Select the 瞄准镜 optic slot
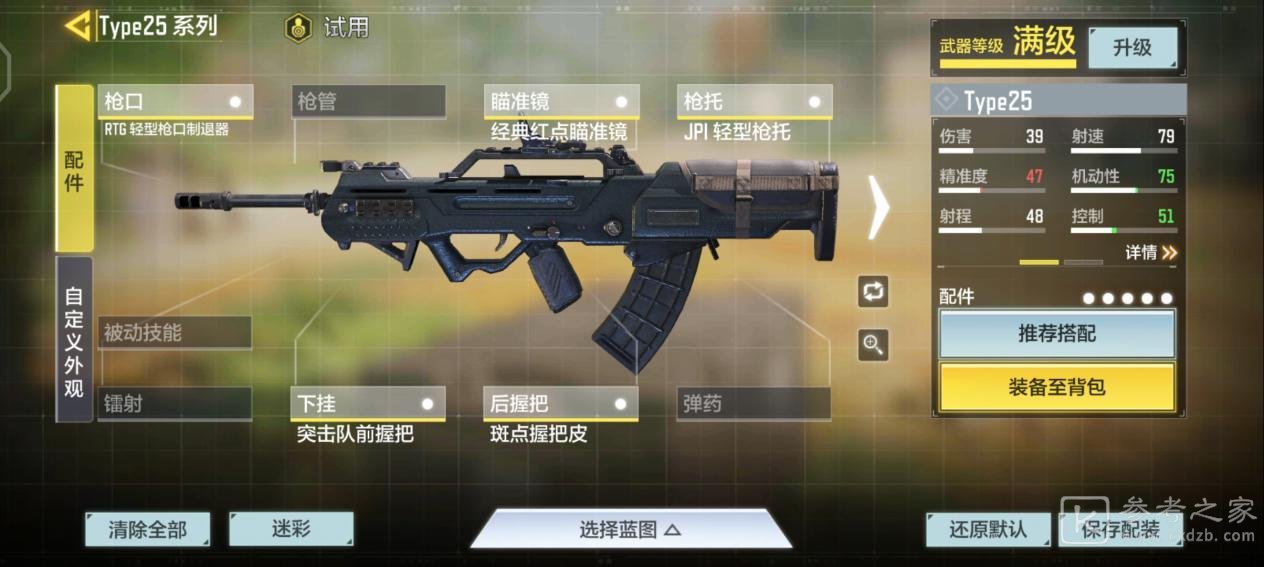Image resolution: width=1264 pixels, height=567 pixels. point(561,102)
